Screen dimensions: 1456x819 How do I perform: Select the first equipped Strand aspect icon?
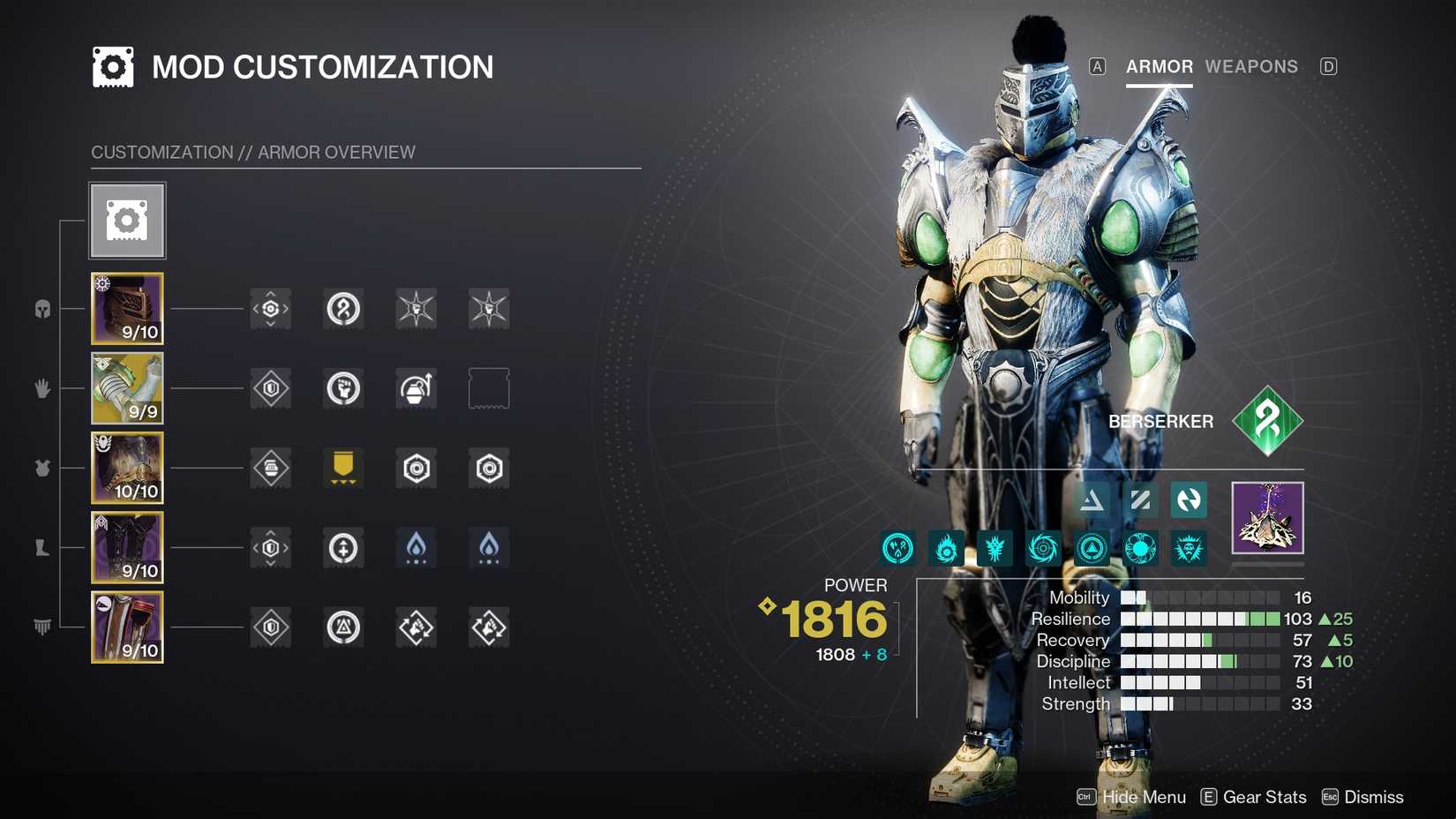[x=1092, y=500]
